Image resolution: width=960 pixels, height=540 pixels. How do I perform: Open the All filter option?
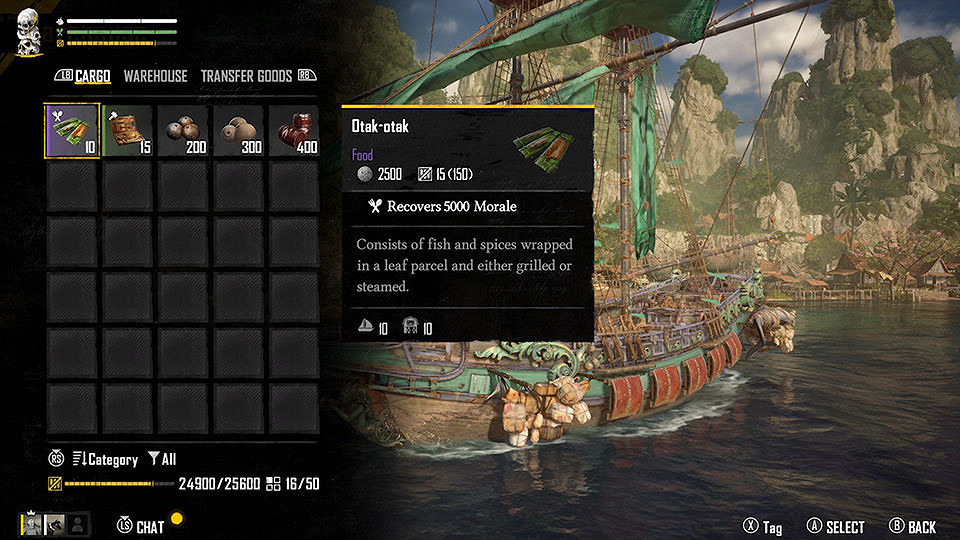click(x=162, y=459)
